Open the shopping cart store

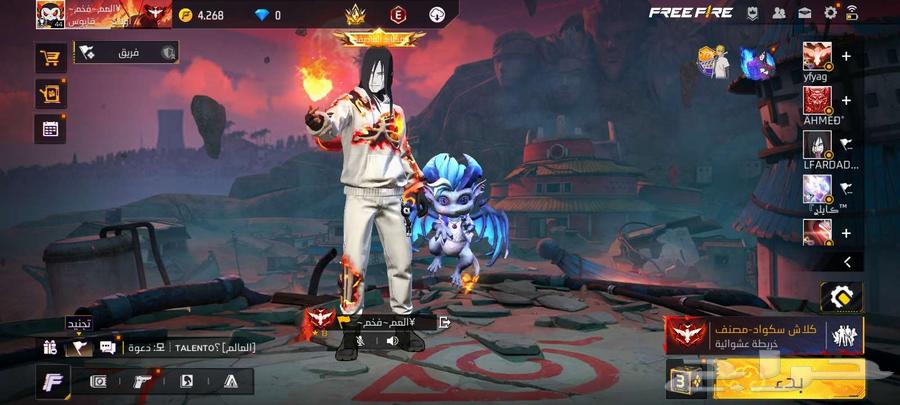click(51, 58)
